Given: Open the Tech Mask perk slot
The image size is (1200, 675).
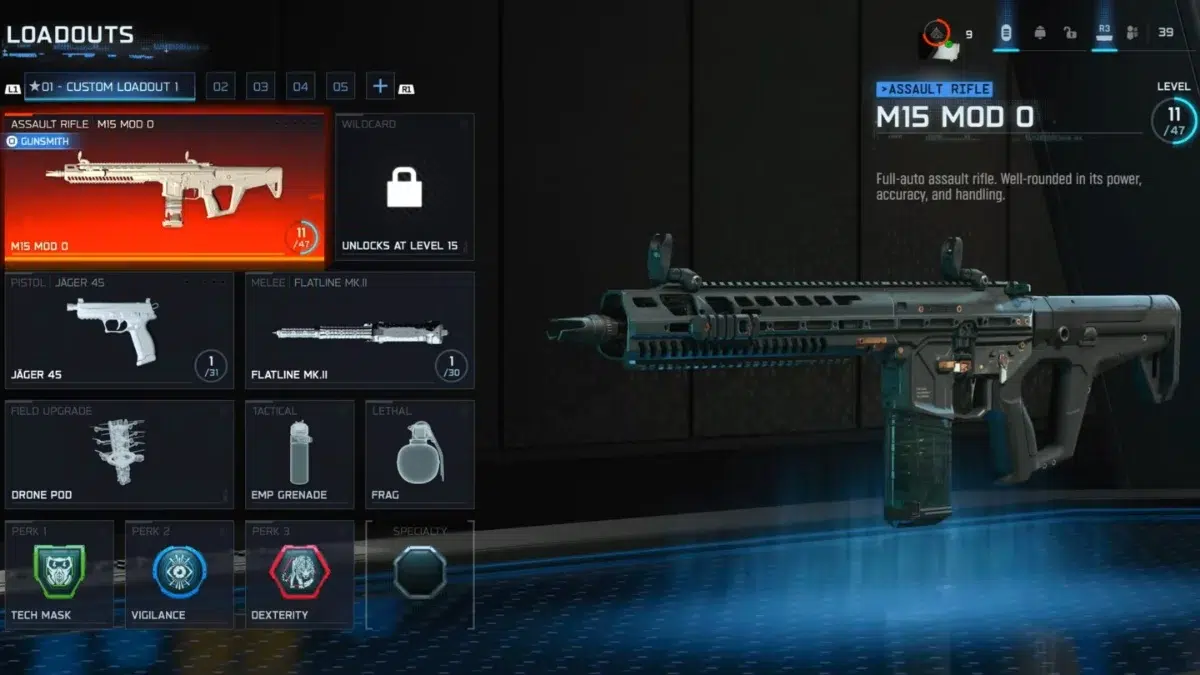Looking at the screenshot, I should click(59, 574).
